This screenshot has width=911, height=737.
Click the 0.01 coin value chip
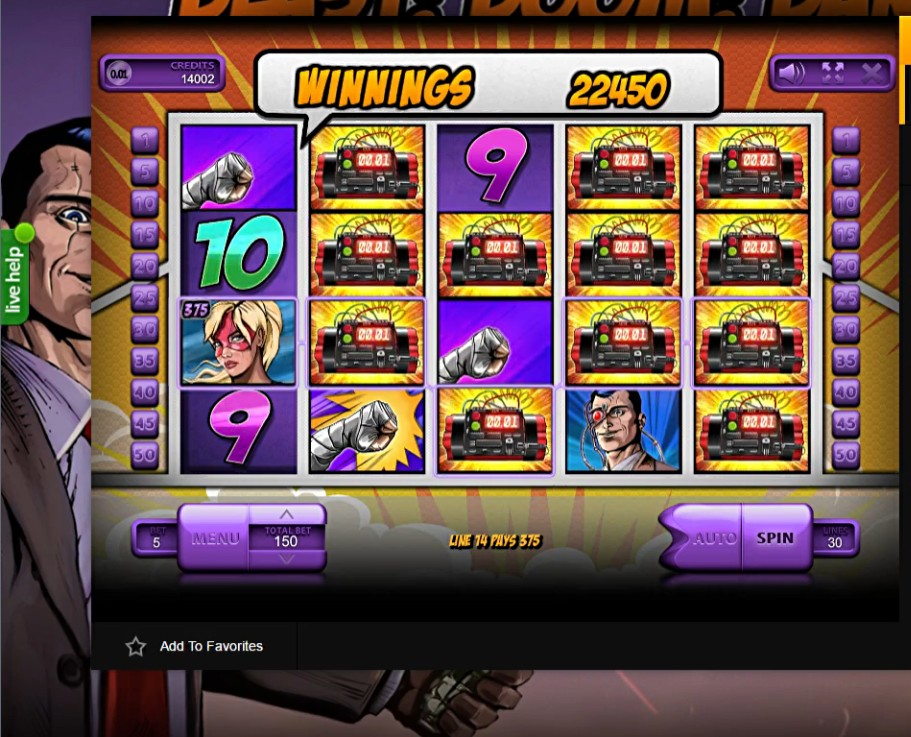tap(119, 73)
